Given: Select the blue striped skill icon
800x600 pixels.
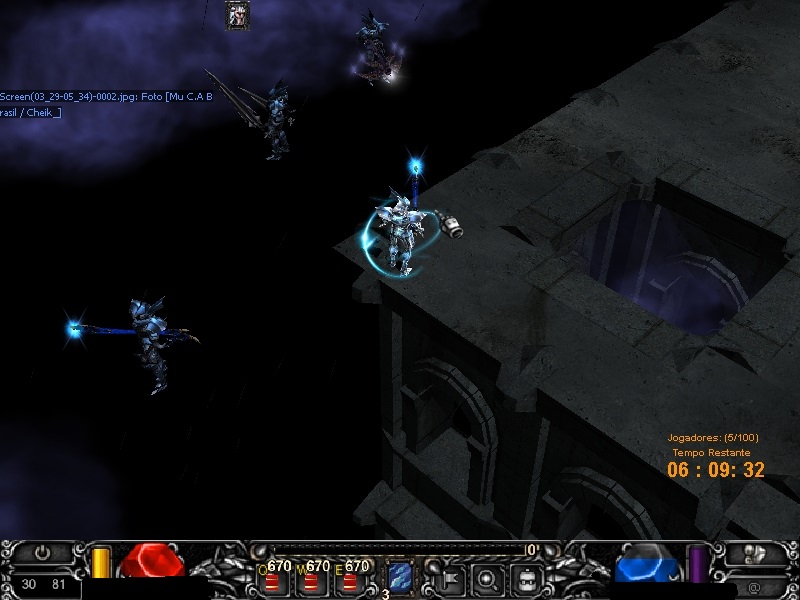Looking at the screenshot, I should click(400, 578).
